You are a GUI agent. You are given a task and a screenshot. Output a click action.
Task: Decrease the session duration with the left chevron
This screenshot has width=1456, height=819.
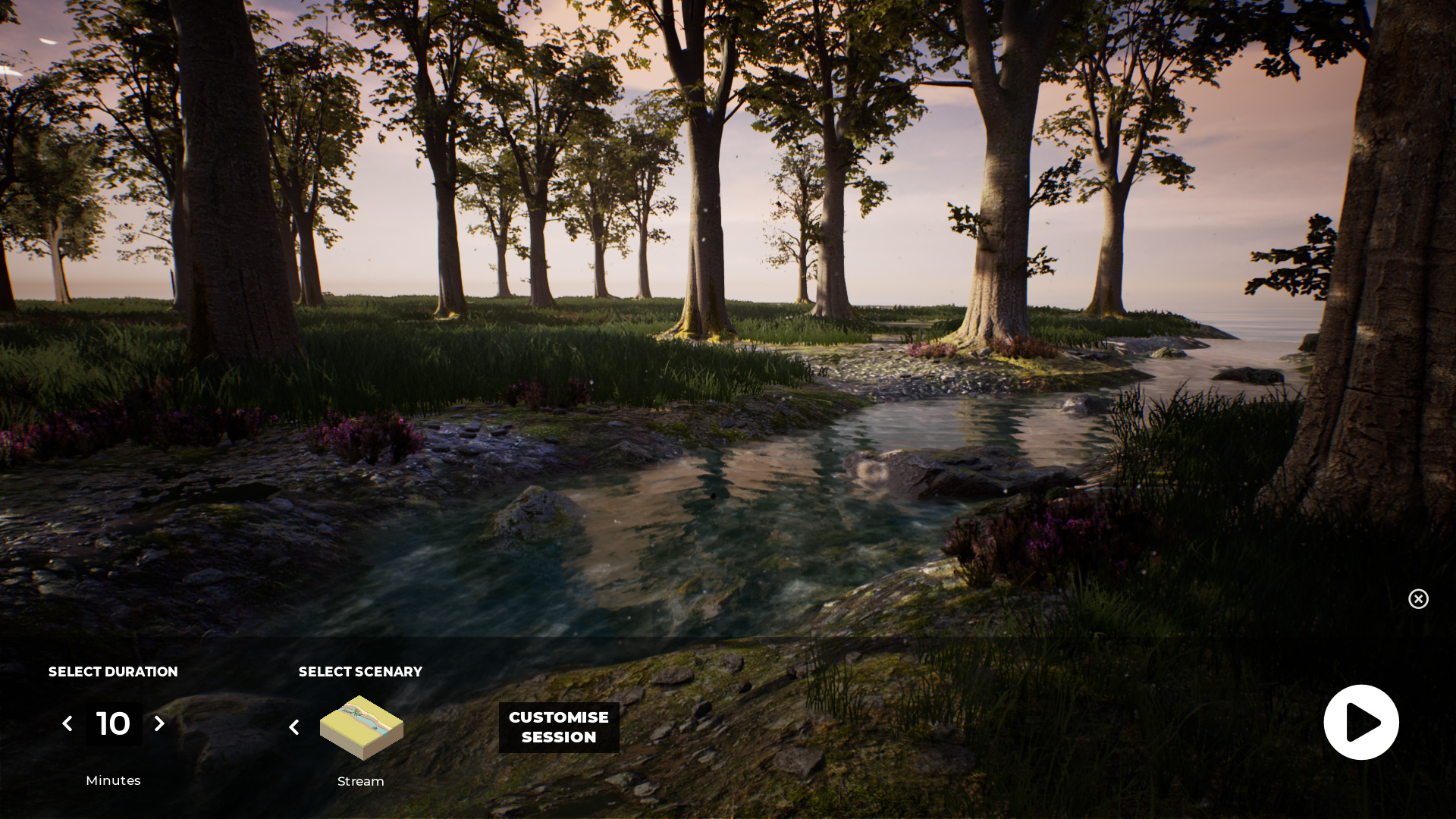[67, 723]
